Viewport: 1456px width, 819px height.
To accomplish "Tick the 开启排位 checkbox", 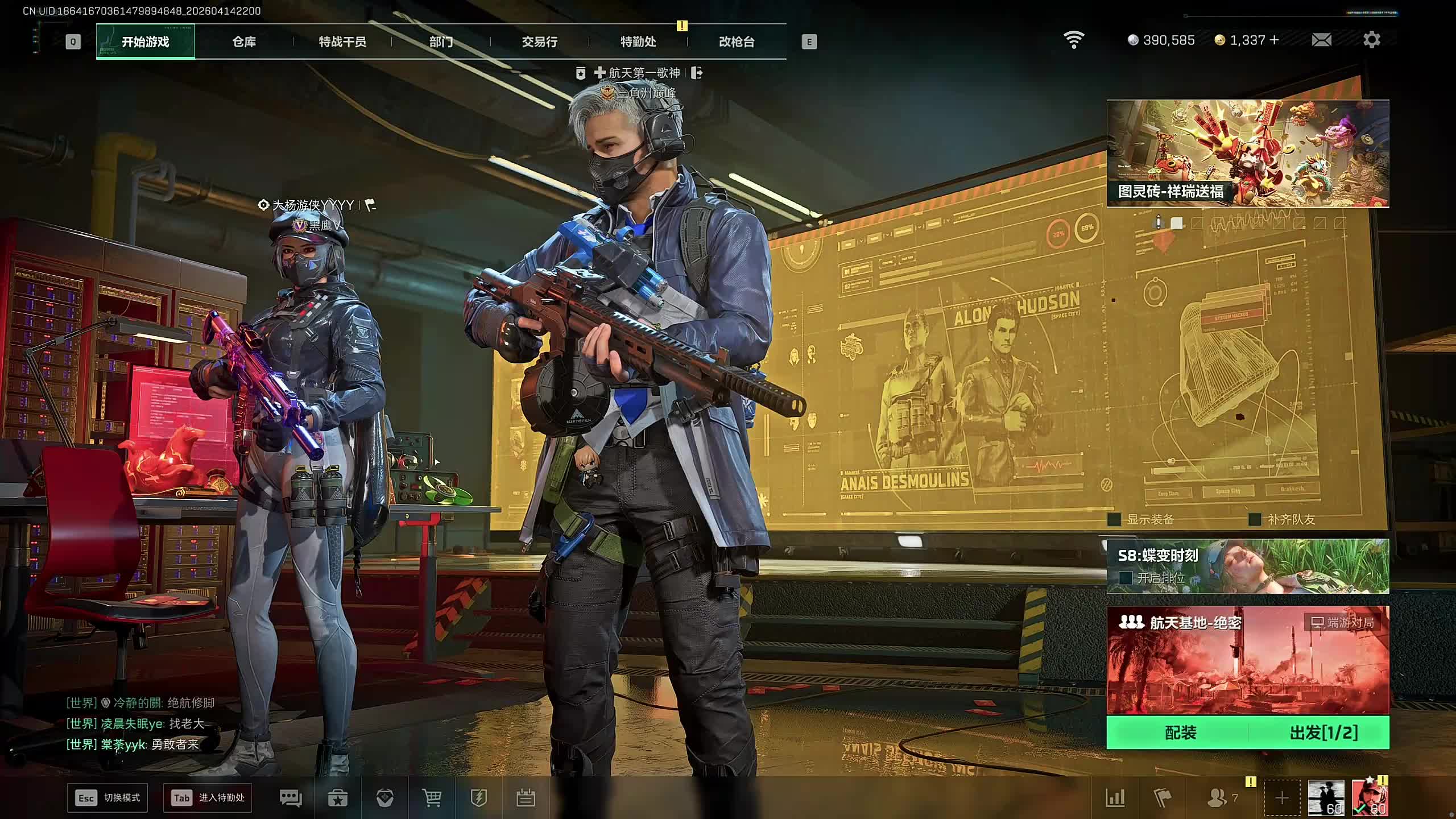I will click(1125, 578).
